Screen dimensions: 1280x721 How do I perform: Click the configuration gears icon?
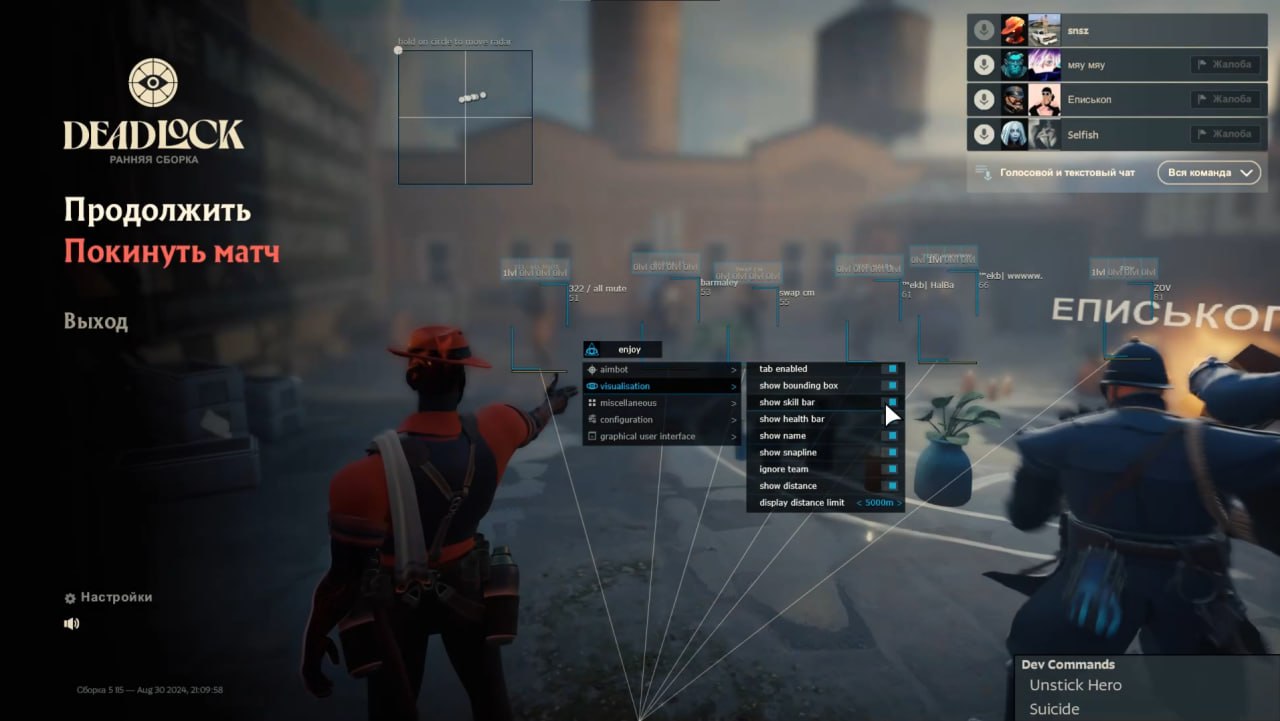[x=591, y=419]
